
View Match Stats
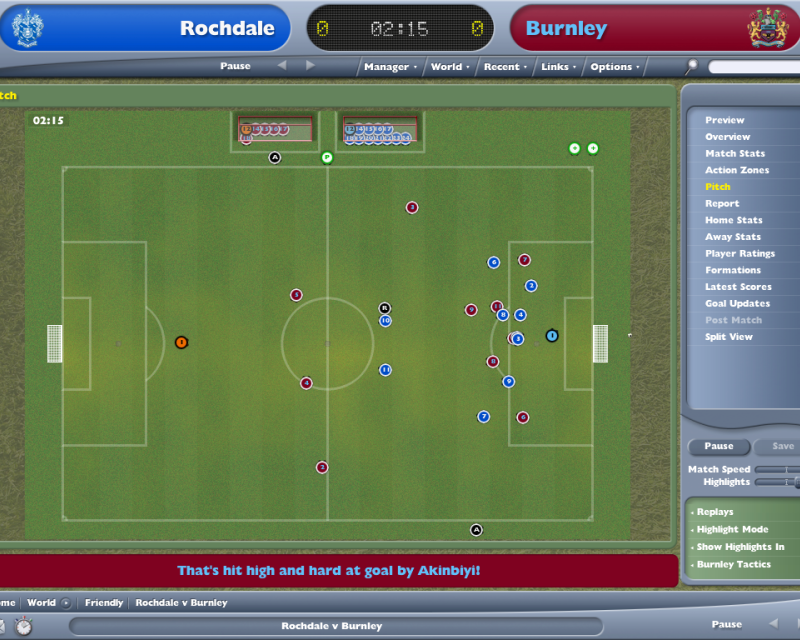click(734, 153)
